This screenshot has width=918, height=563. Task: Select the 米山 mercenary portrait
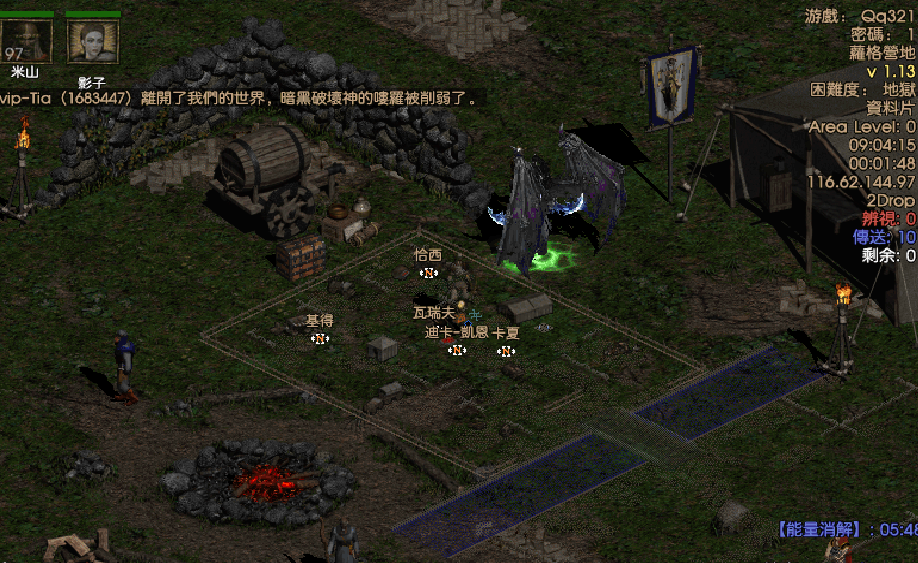(x=26, y=41)
